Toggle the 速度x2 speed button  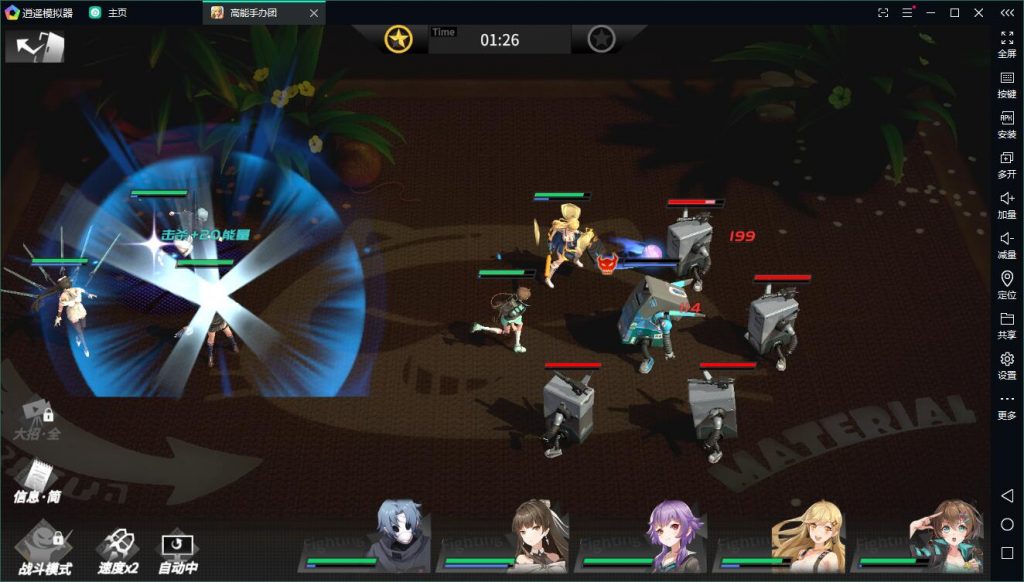pyautogui.click(x=116, y=549)
